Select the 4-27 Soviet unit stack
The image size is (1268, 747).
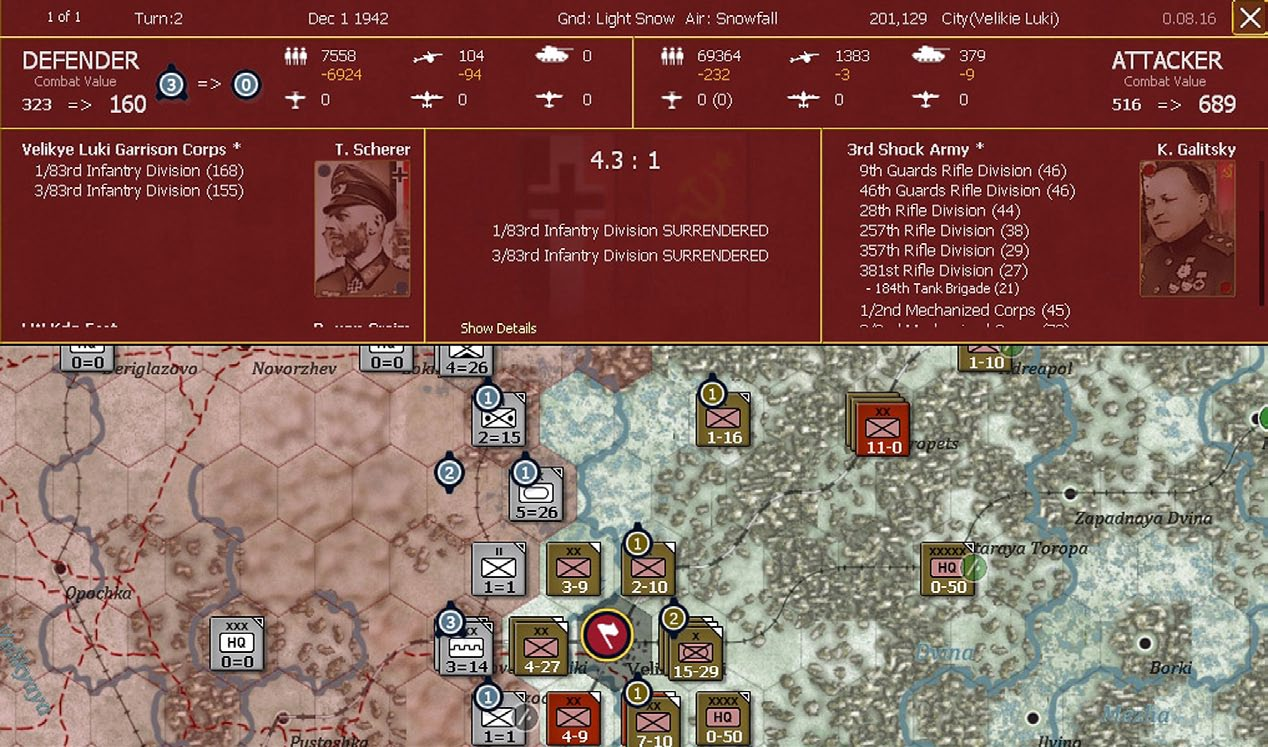tap(538, 647)
